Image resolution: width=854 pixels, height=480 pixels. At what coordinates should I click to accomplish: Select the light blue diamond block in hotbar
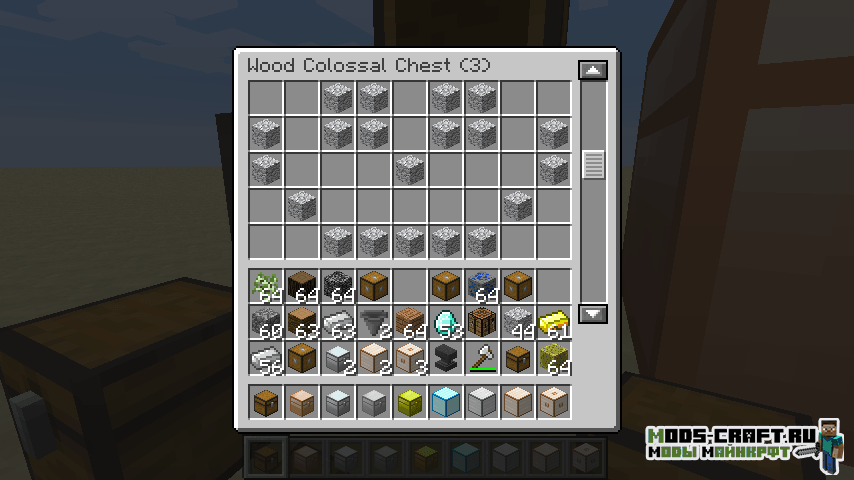coord(446,402)
